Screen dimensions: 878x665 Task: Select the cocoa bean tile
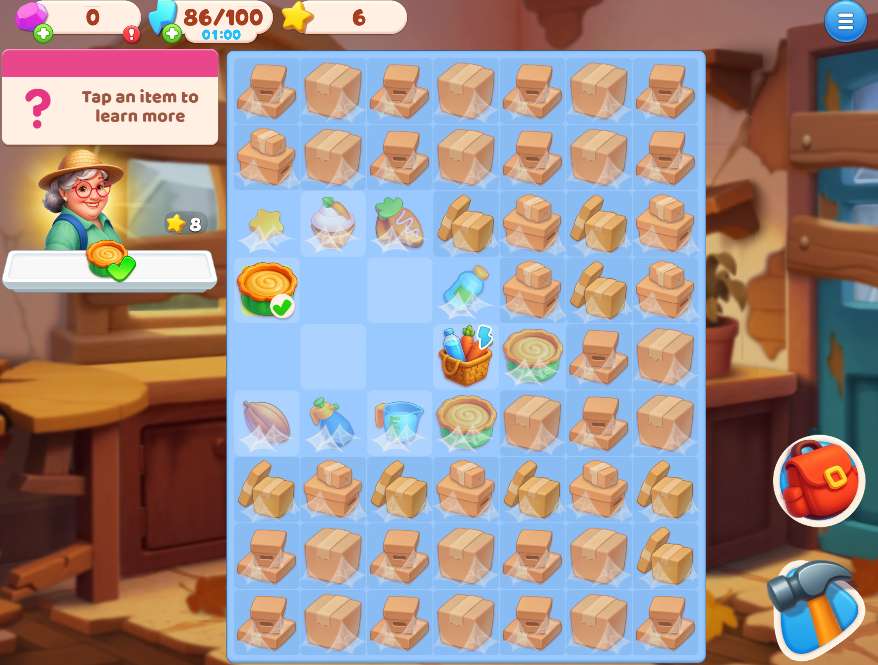coord(266,421)
